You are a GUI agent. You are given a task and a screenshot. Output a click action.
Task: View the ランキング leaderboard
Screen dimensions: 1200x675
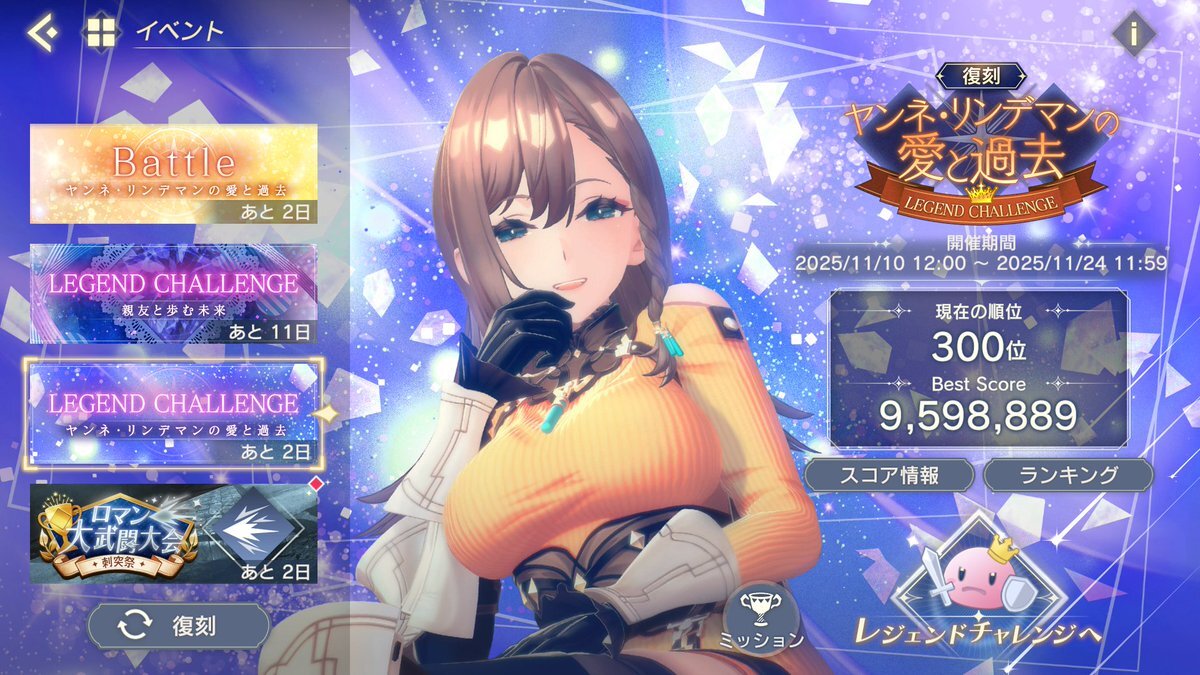tap(1068, 475)
